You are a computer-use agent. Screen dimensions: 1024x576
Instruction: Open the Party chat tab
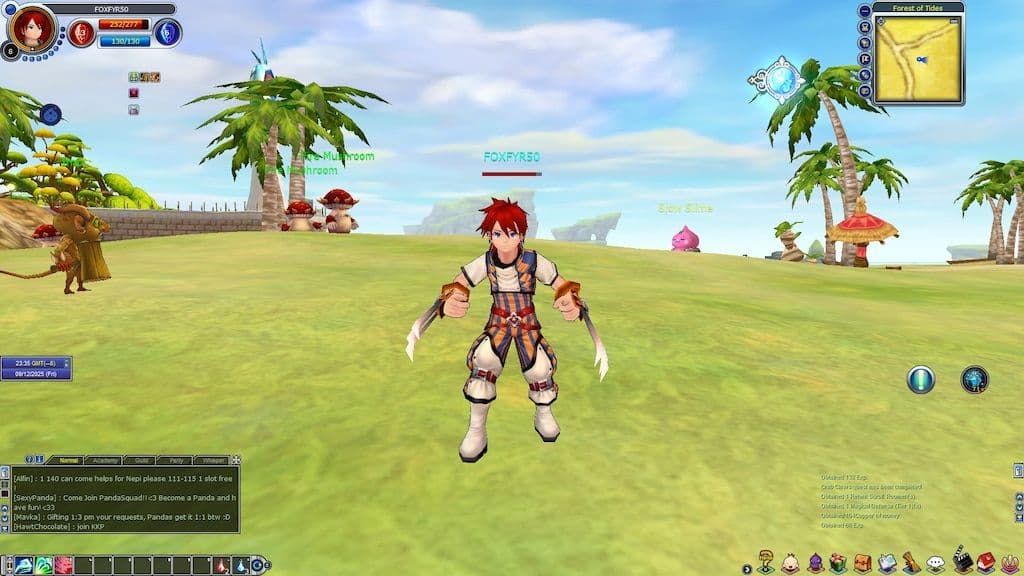pyautogui.click(x=174, y=460)
